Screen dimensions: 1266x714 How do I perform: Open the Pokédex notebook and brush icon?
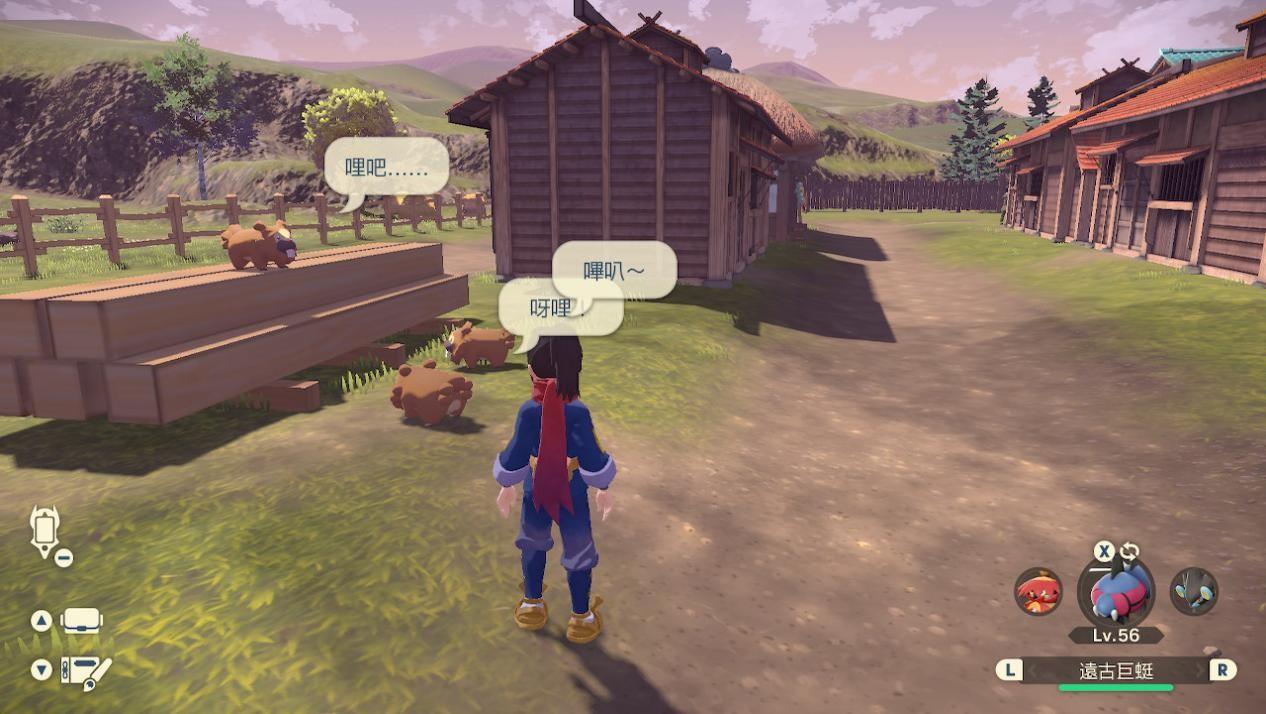coord(85,670)
